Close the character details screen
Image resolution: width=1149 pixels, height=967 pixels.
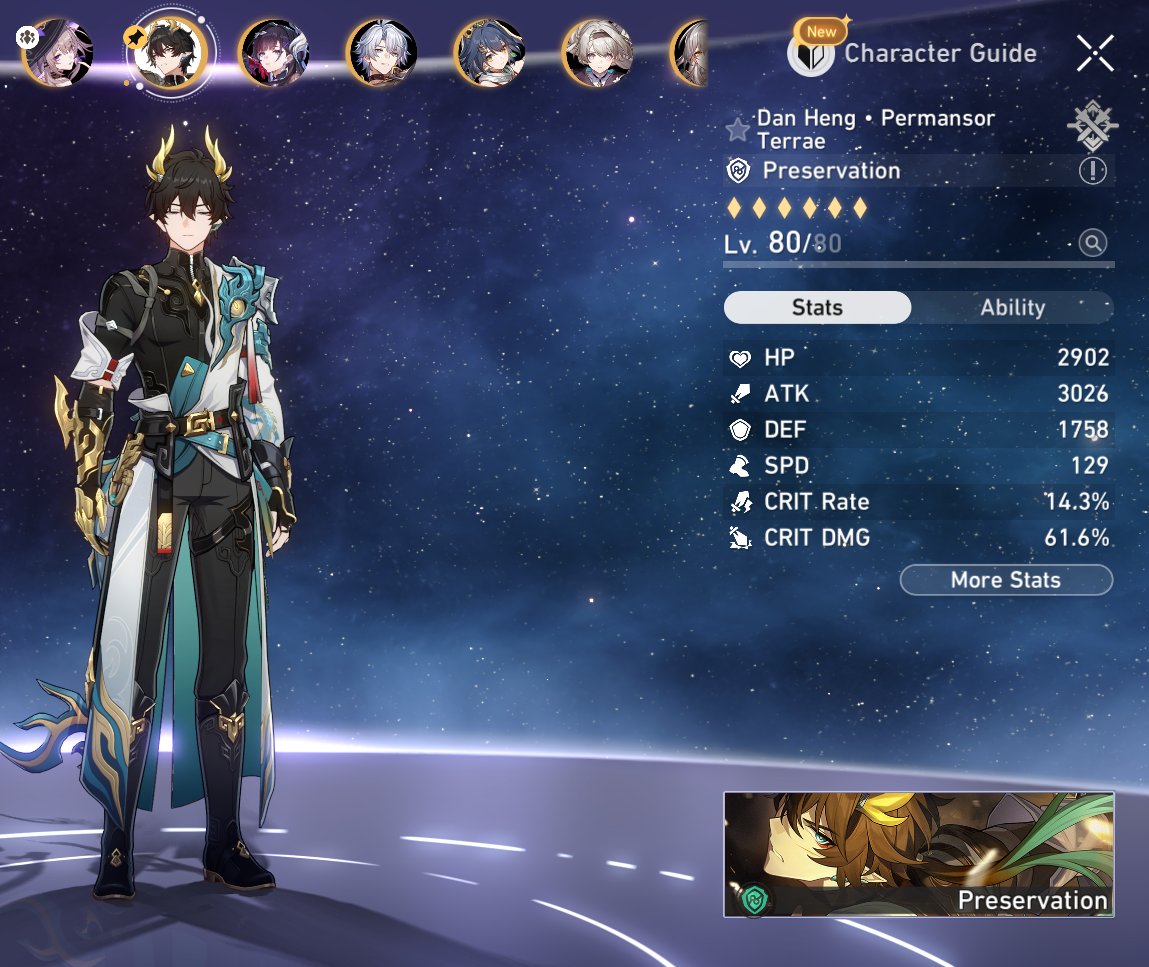pyautogui.click(x=1095, y=53)
